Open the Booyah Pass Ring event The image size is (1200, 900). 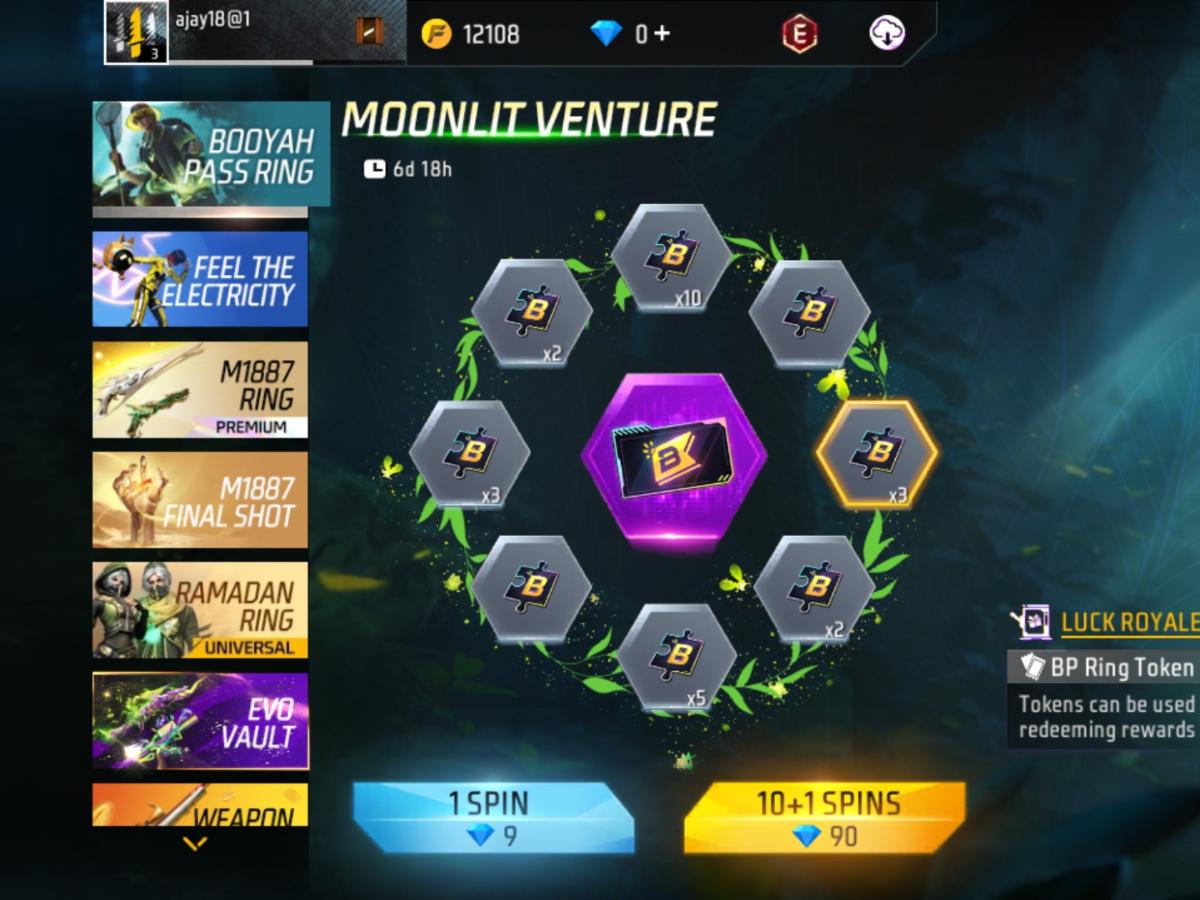[210, 155]
